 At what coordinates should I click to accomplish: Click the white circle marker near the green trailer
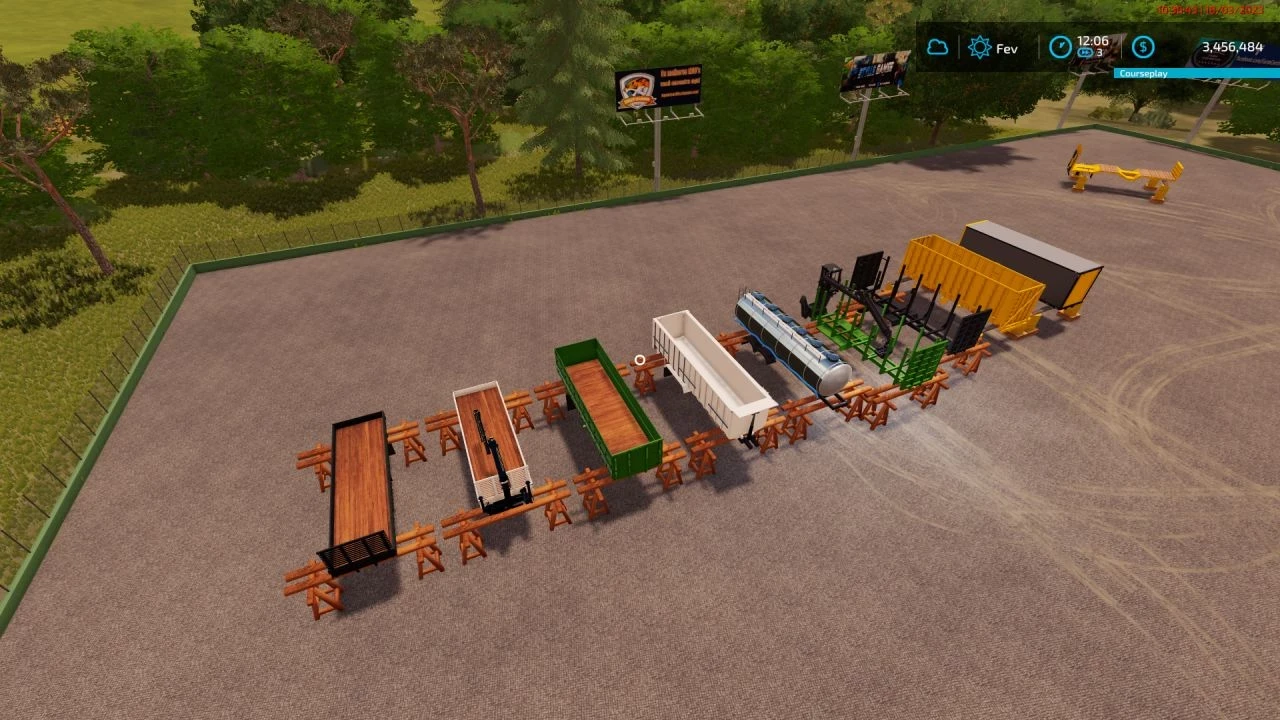click(637, 360)
